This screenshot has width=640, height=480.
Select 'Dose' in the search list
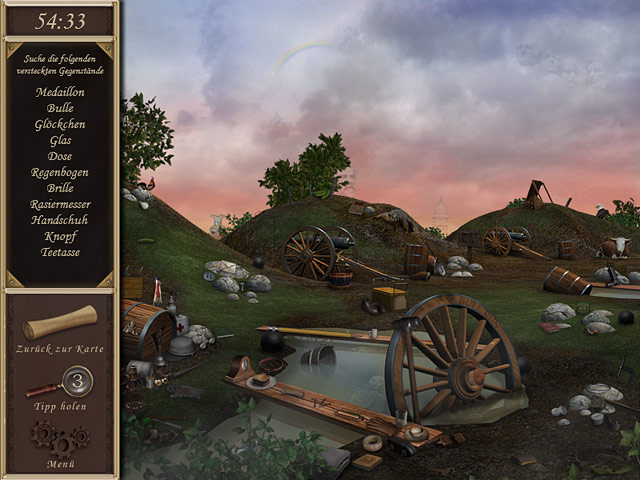(x=60, y=156)
